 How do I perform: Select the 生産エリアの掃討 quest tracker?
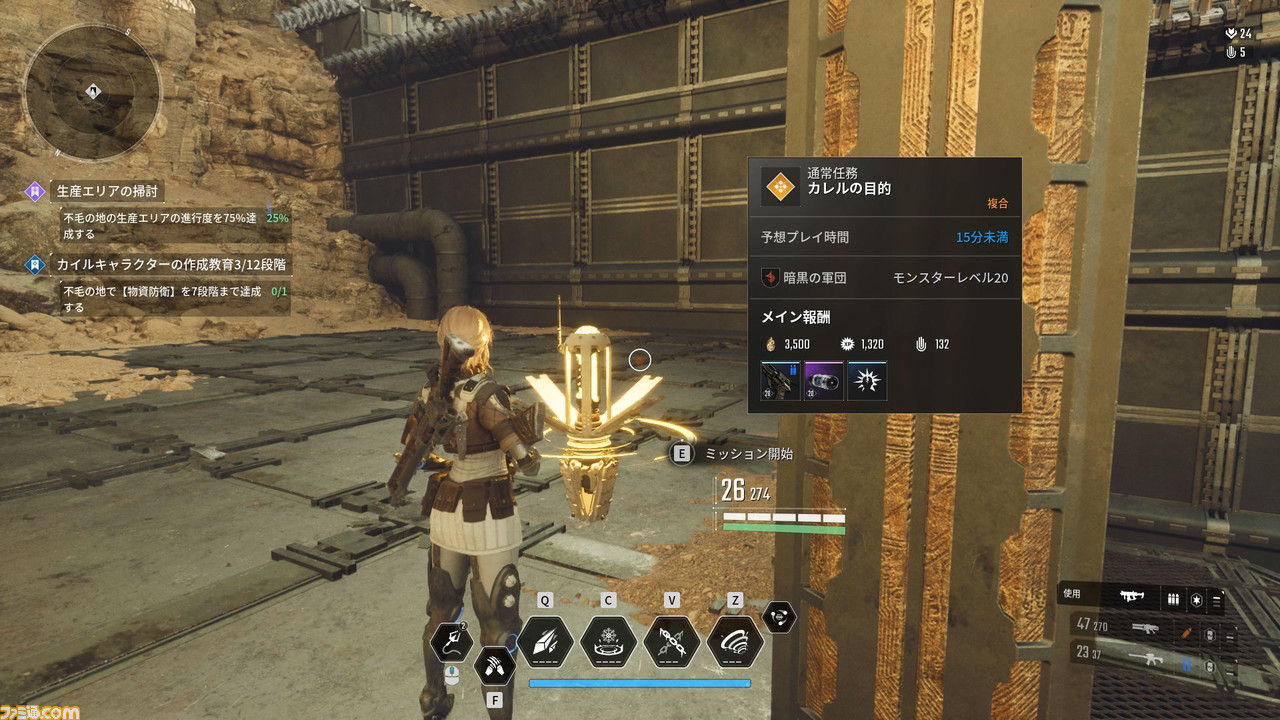pyautogui.click(x=108, y=190)
